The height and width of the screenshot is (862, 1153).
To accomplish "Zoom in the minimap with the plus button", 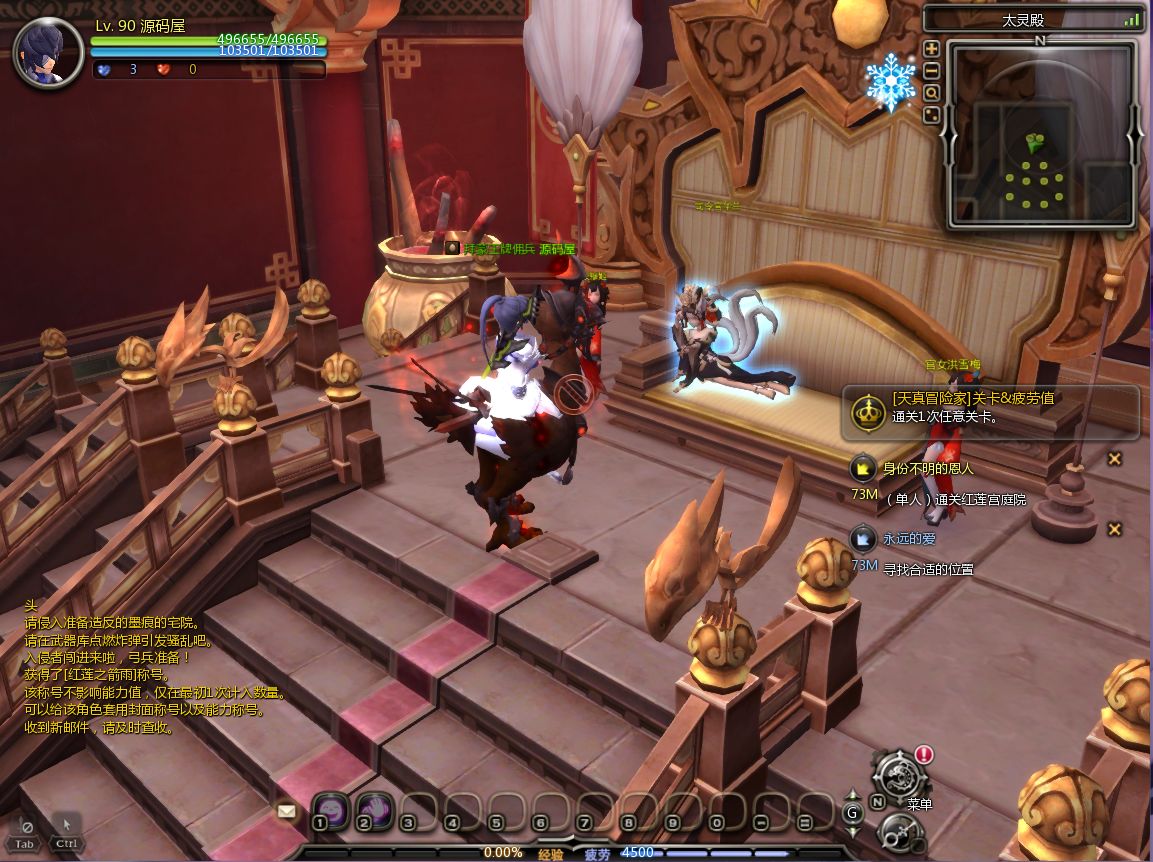I will 931,49.
